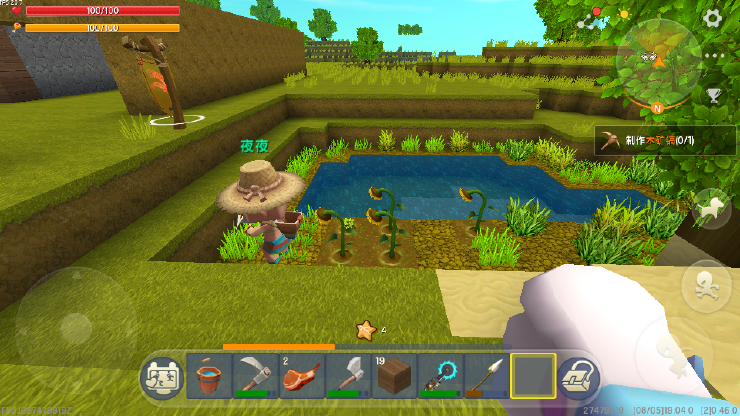740x416 pixels.
Task: Select the wood block stack slot
Action: pos(392,377)
